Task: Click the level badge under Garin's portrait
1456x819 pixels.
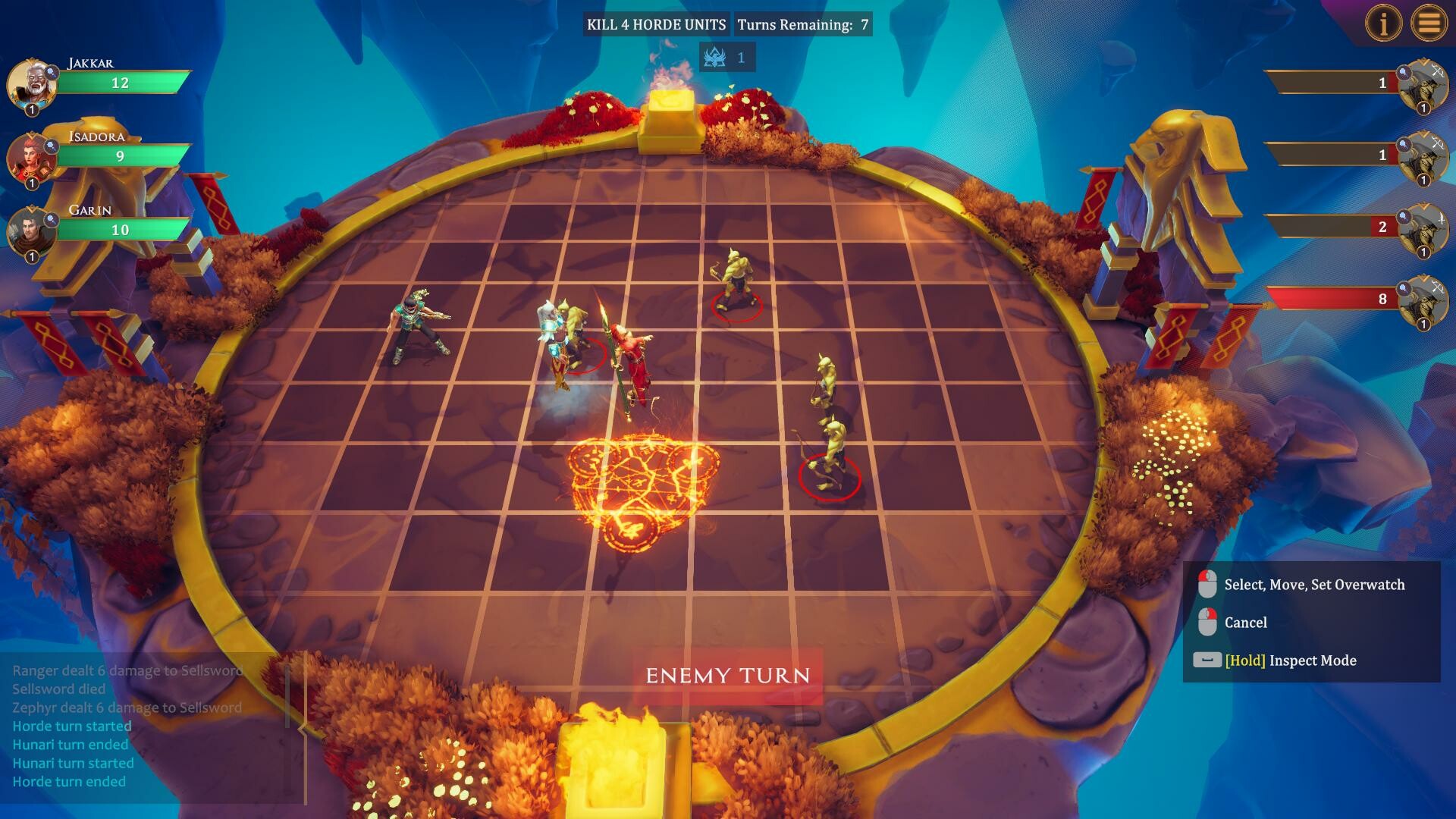Action: tap(32, 256)
